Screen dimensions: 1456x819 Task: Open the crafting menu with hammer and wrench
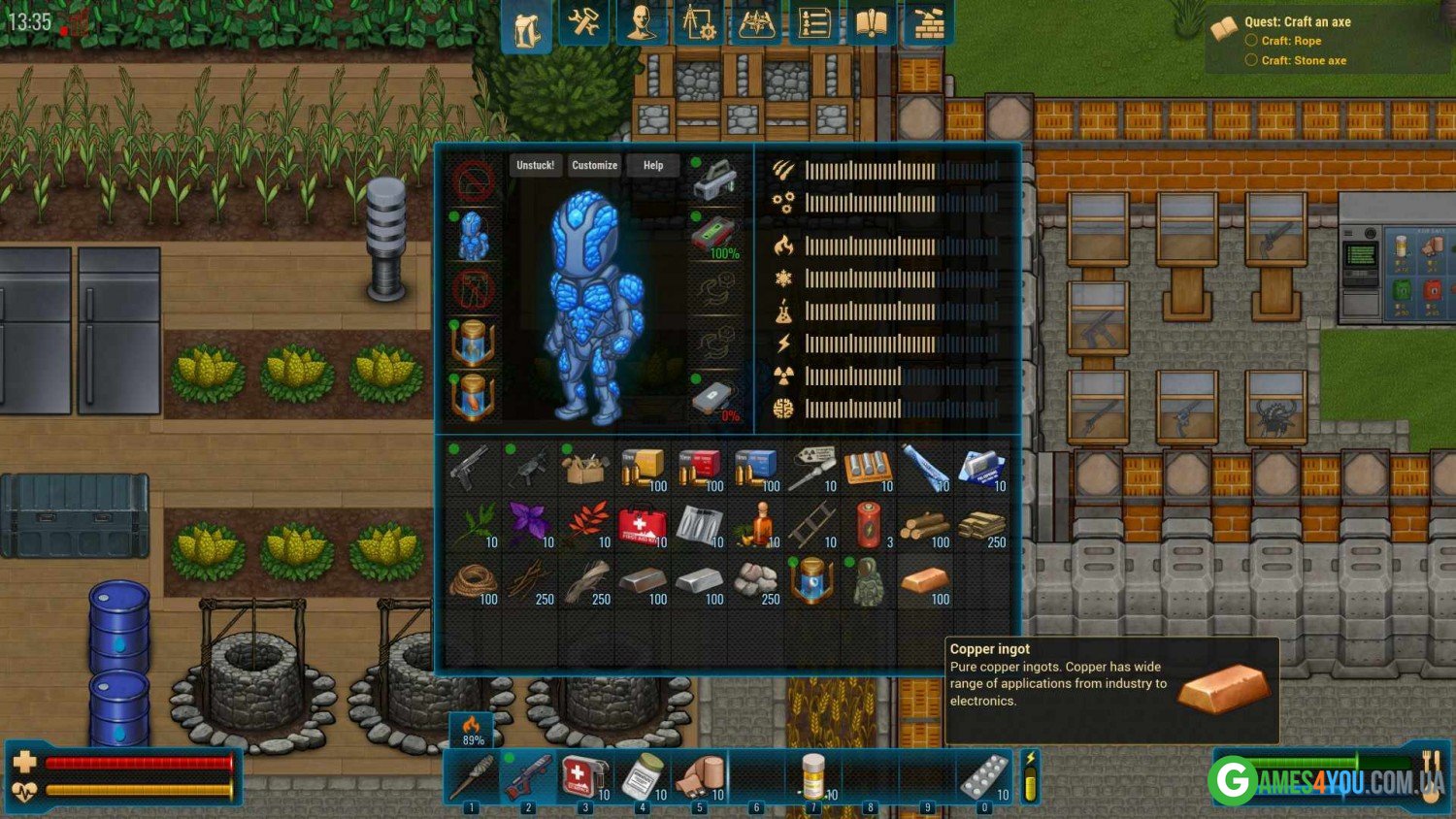[583, 24]
